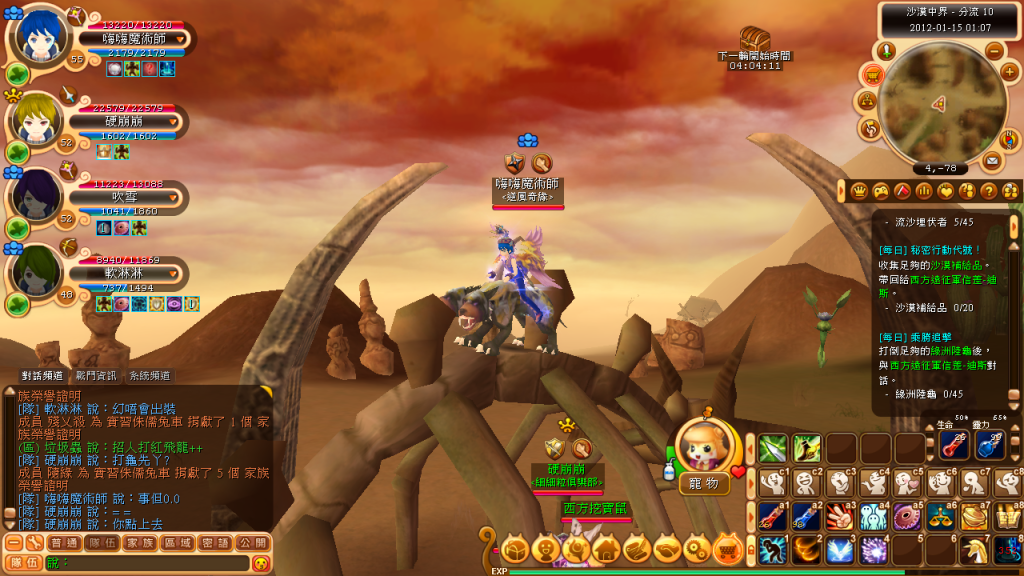Image resolution: width=1024 pixels, height=576 pixels.
Task: Open the mail envelope icon by minimap
Action: tap(992, 159)
